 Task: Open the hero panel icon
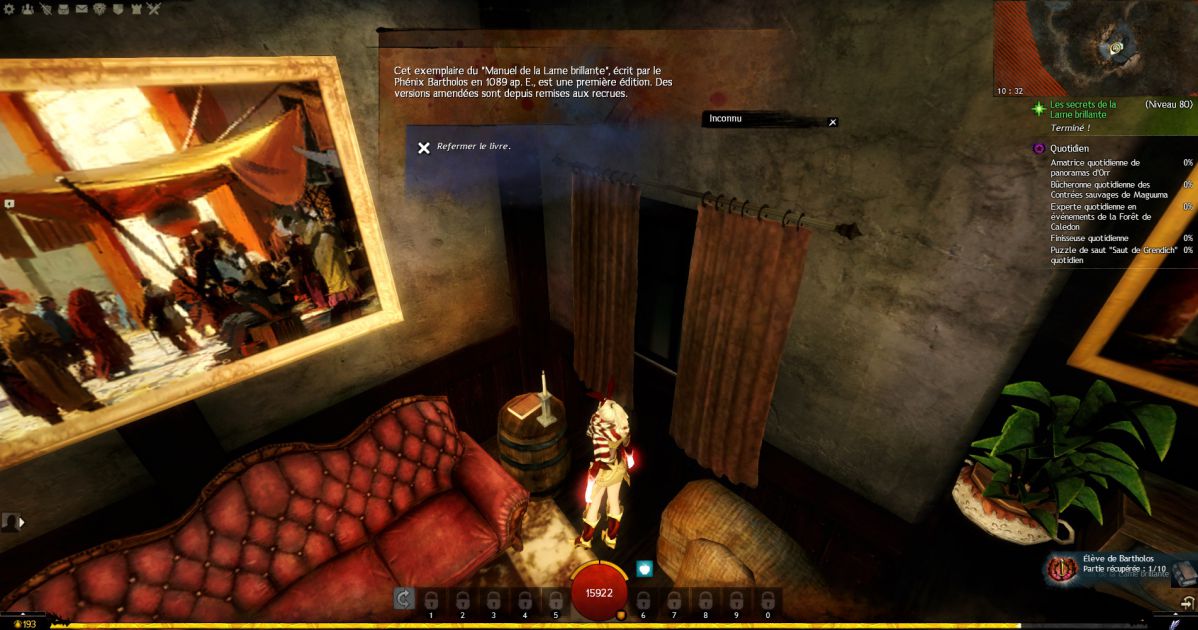(45, 9)
